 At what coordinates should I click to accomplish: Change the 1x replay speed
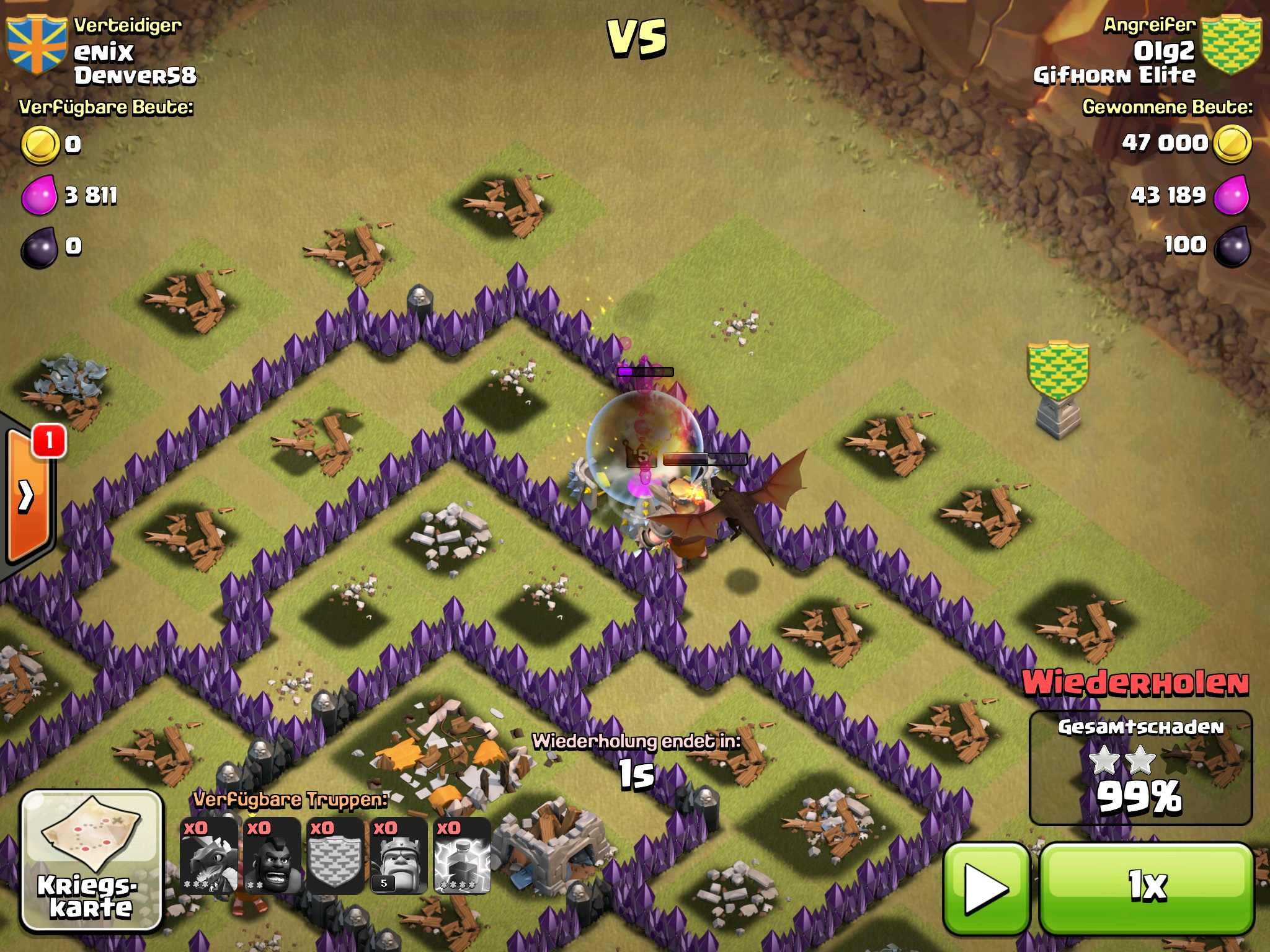click(1146, 888)
